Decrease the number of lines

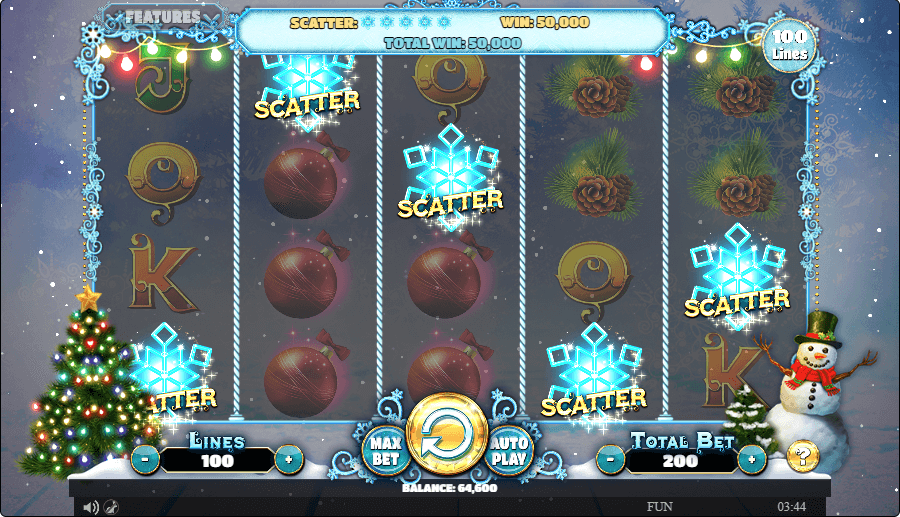(145, 460)
